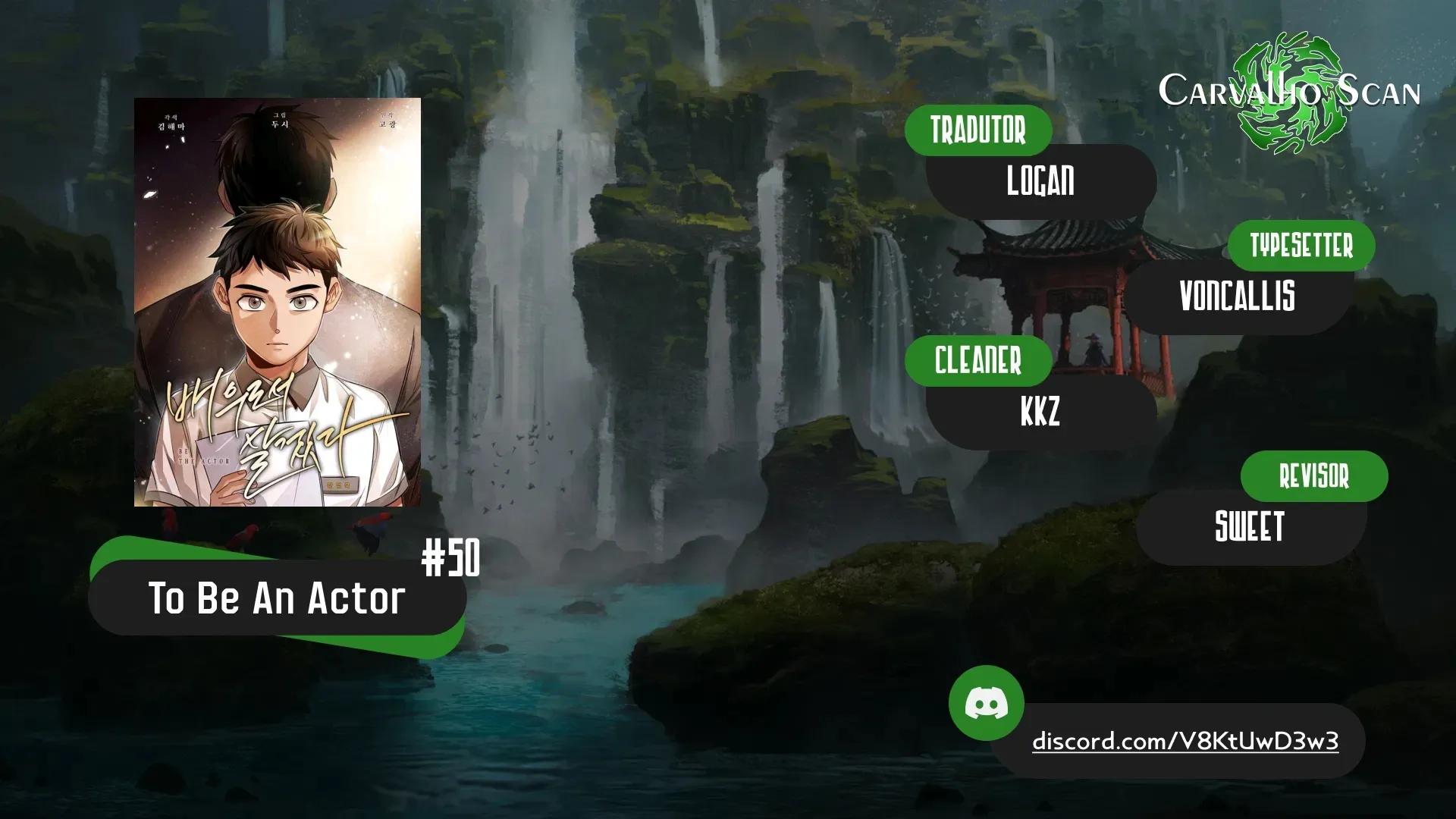Click the green Discord logo icon
Screen dimensions: 1456x819
986,703
